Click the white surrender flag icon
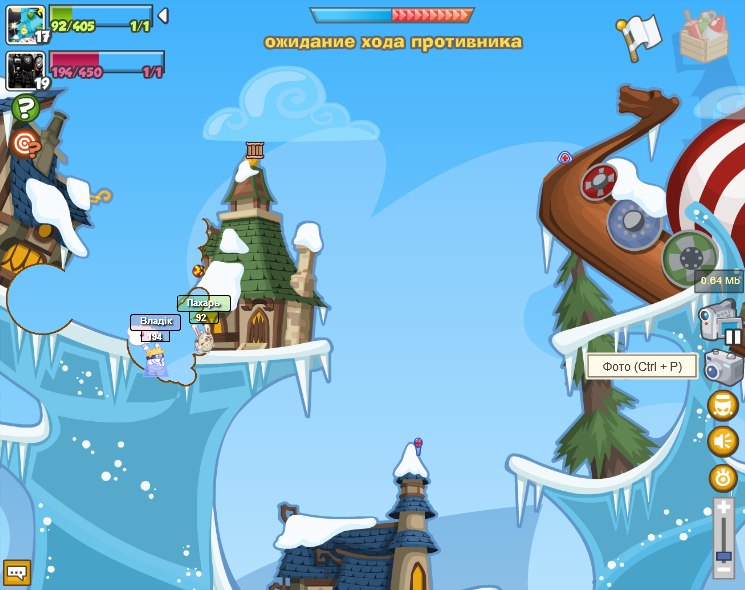This screenshot has width=745, height=590. 640,37
